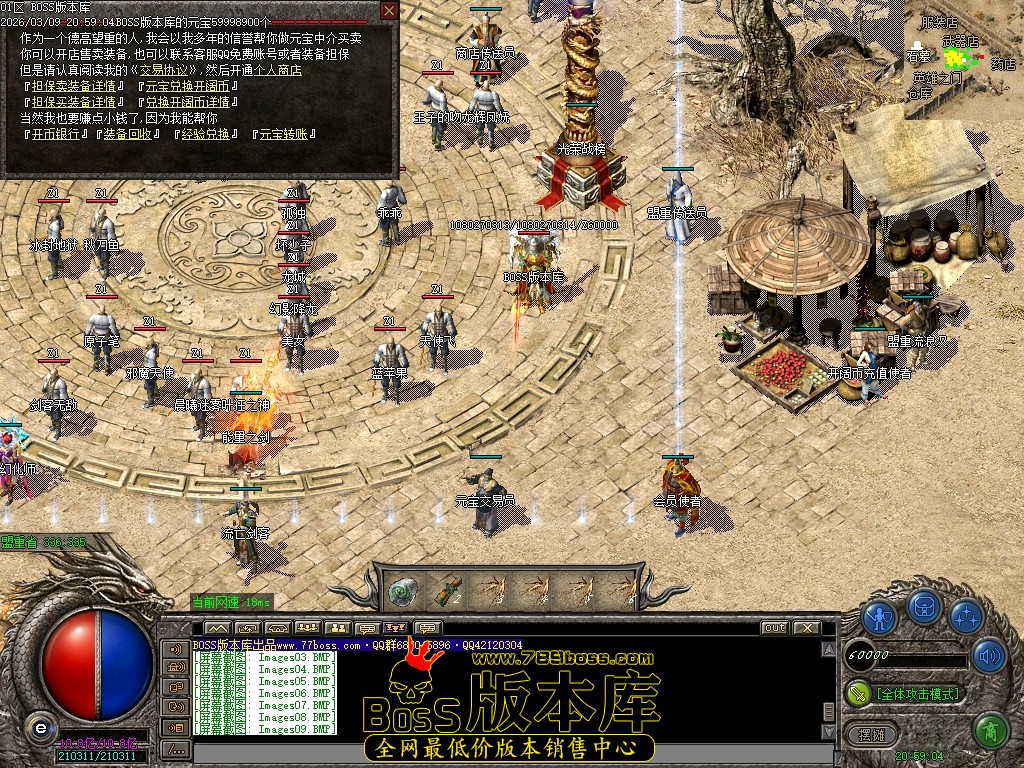The height and width of the screenshot is (768, 1024).
Task: Select the 经验兑换 option
Action: [206, 134]
